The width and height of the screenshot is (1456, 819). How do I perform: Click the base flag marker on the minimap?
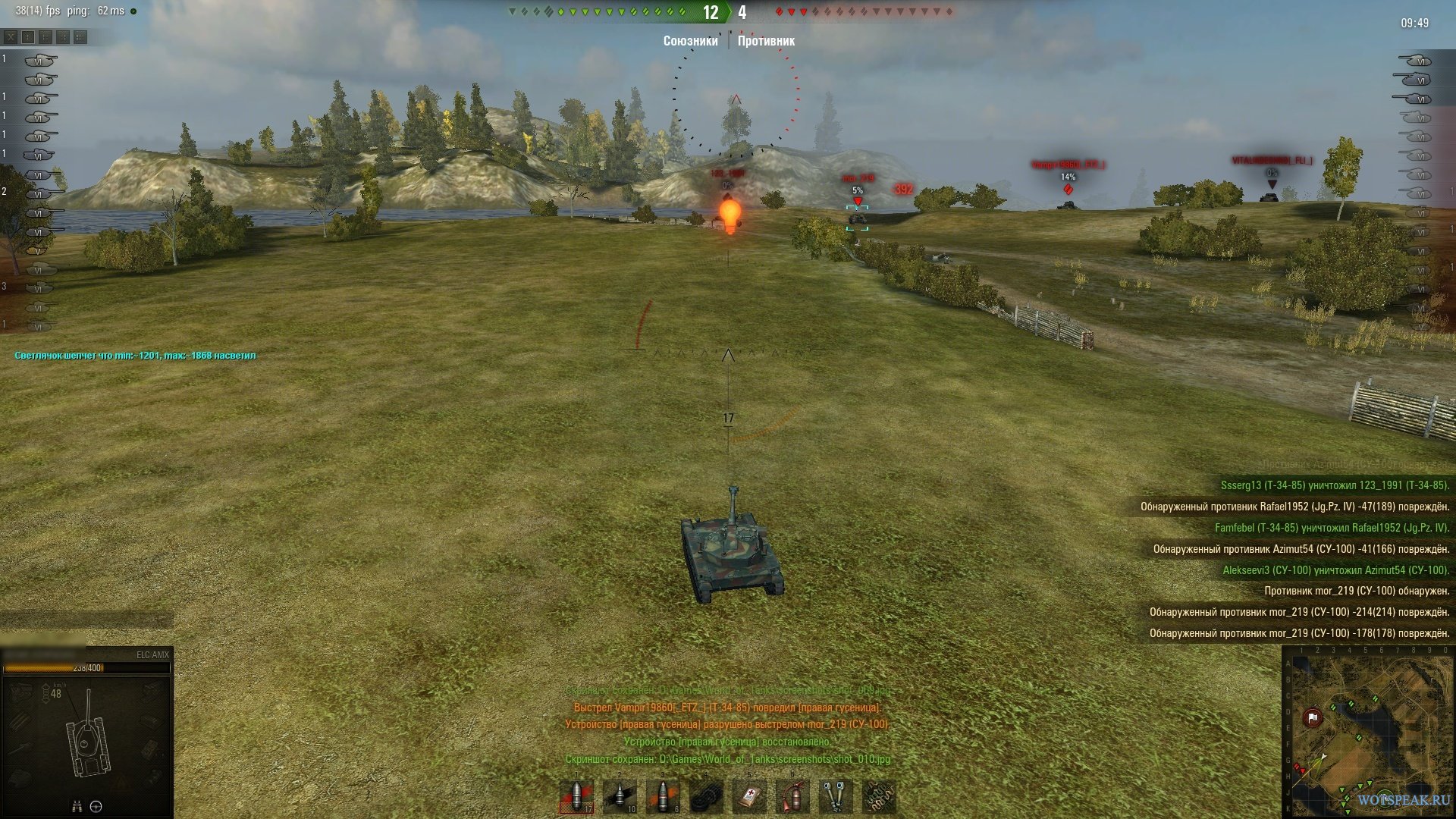pyautogui.click(x=1313, y=717)
